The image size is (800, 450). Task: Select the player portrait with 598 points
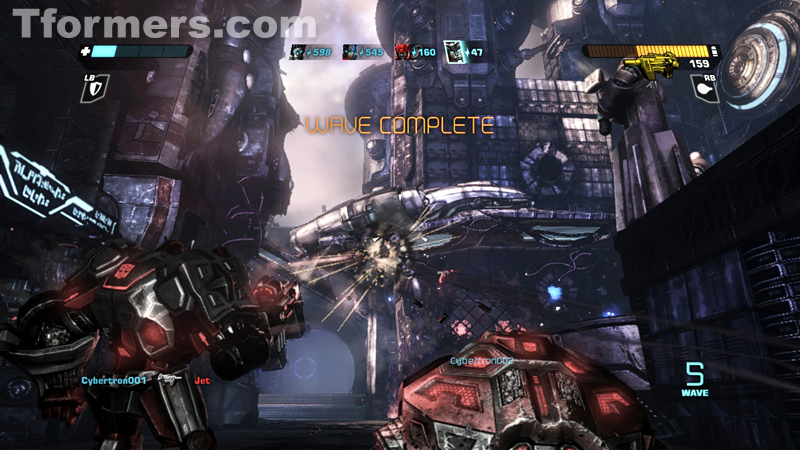[x=298, y=51]
